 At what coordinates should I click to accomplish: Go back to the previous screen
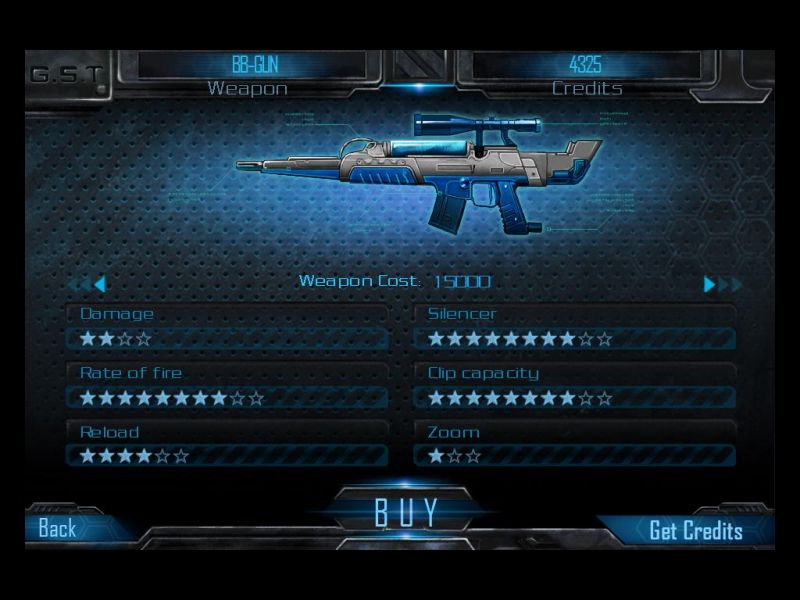tap(58, 529)
